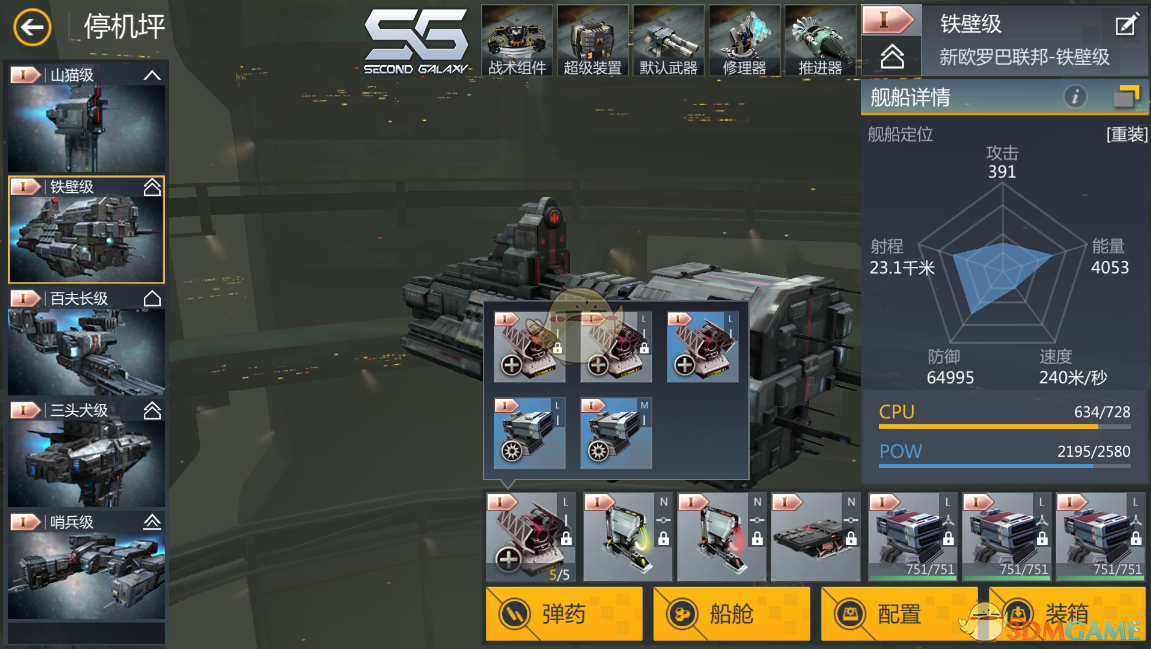Open ship details info icon

[1075, 97]
